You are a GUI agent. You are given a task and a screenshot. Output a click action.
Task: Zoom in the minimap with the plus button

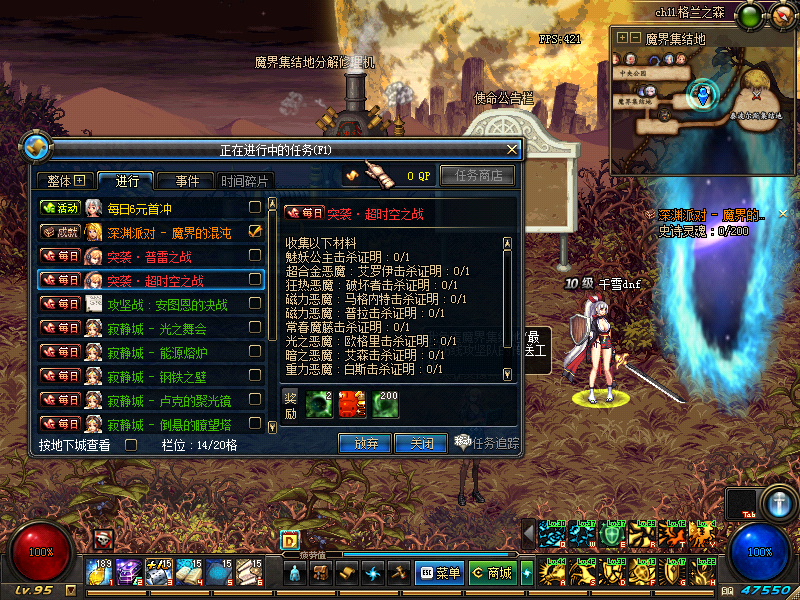coord(622,37)
